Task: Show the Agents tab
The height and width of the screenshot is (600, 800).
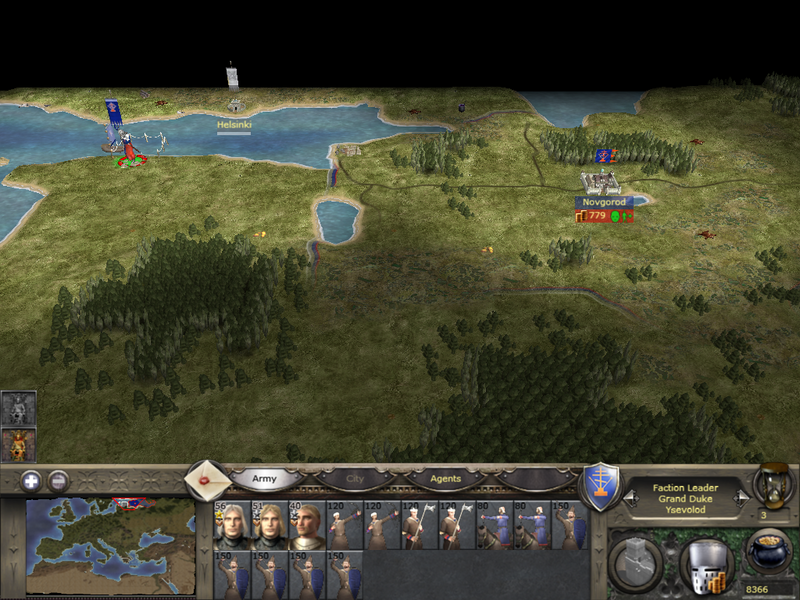Action: point(446,479)
